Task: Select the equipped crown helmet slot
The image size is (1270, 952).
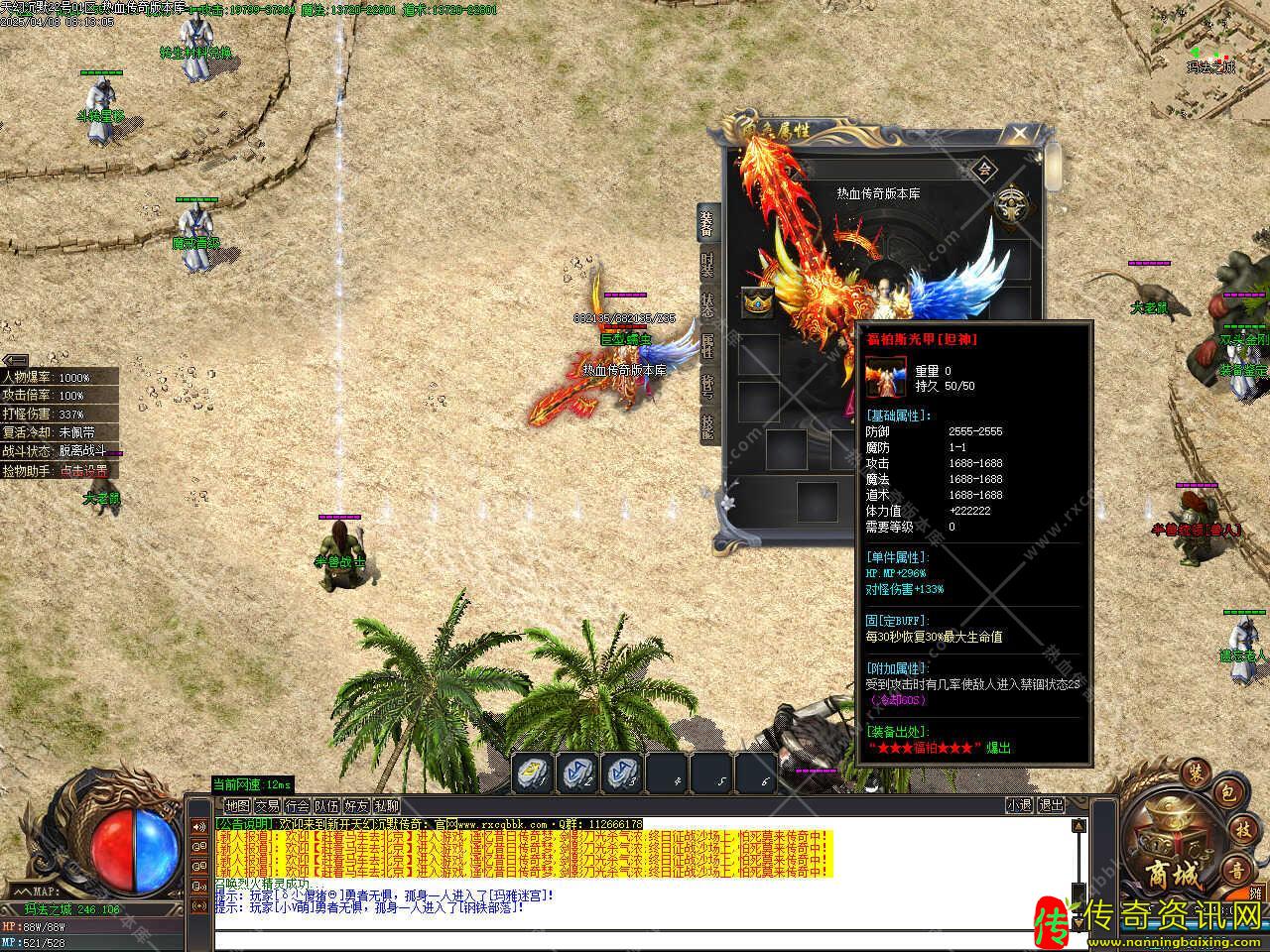Action: tap(758, 303)
